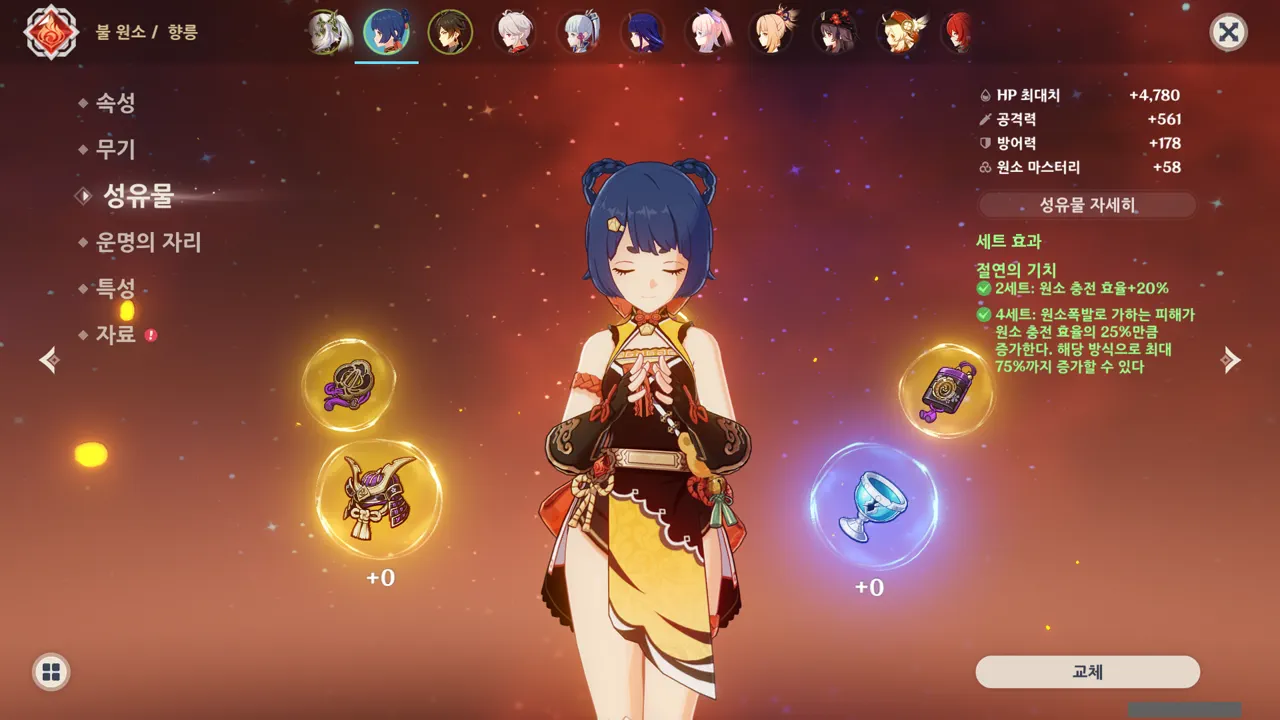Select the white-haired Kazuha portrait

tap(514, 33)
